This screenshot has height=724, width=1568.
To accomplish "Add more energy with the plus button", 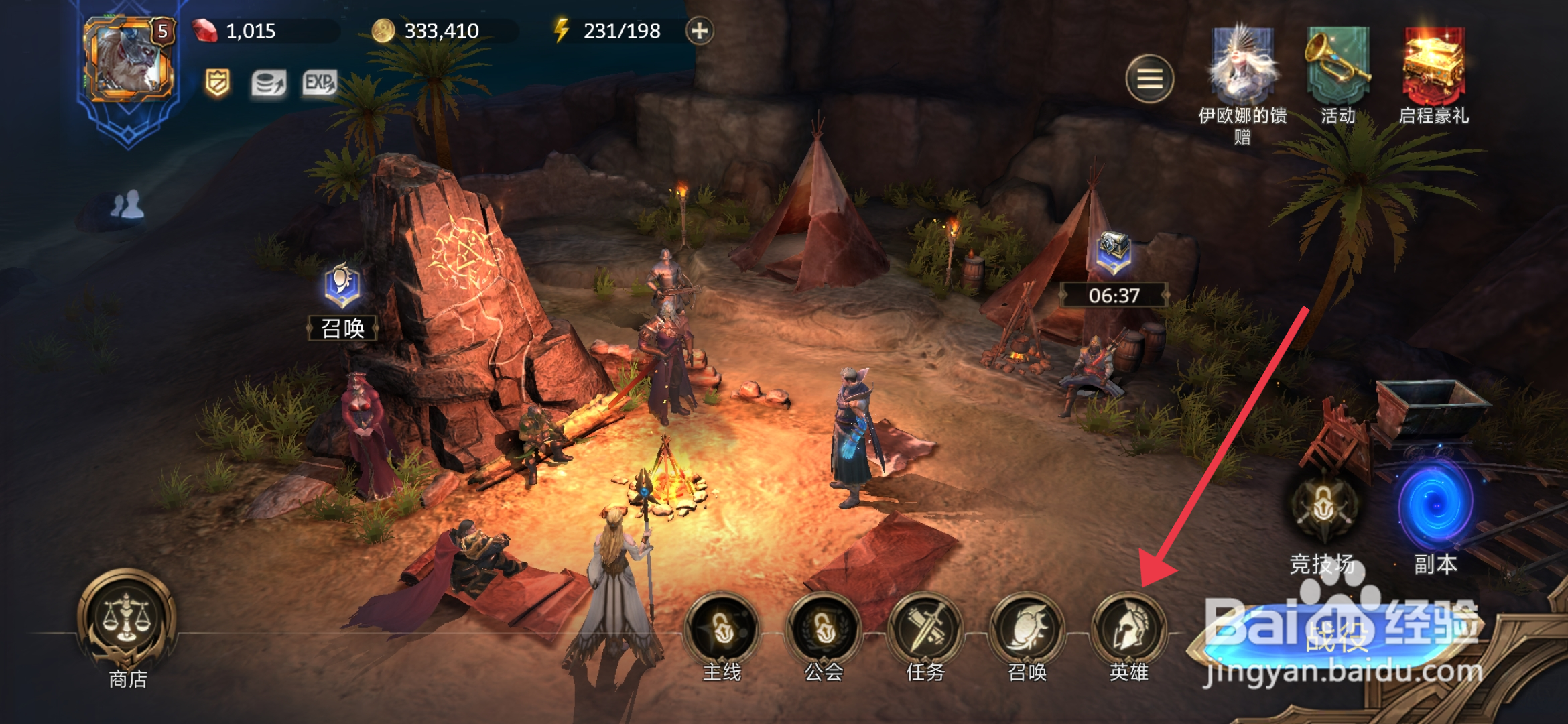I will click(x=699, y=31).
